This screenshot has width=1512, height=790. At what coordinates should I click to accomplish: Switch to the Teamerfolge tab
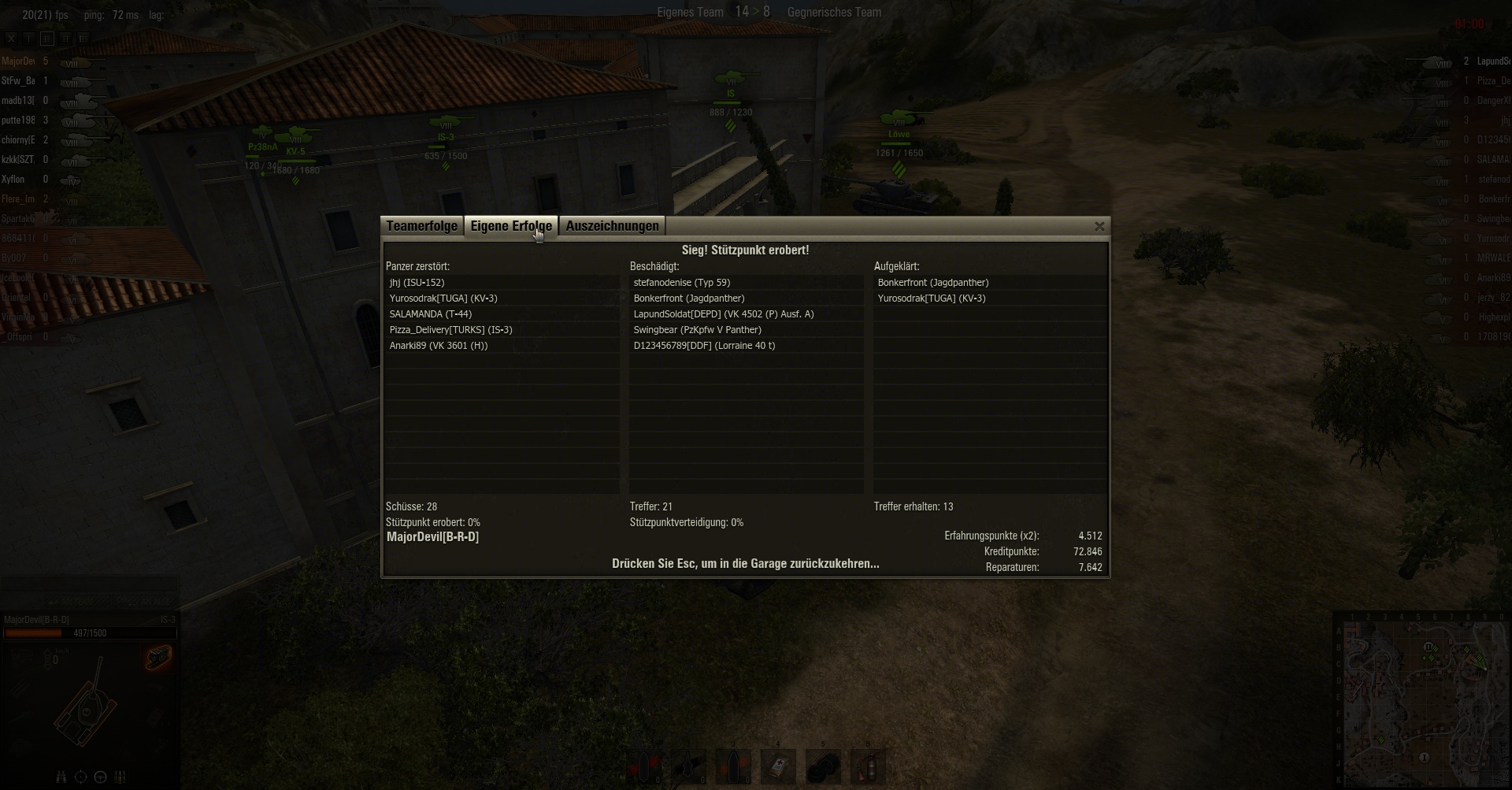pos(421,227)
